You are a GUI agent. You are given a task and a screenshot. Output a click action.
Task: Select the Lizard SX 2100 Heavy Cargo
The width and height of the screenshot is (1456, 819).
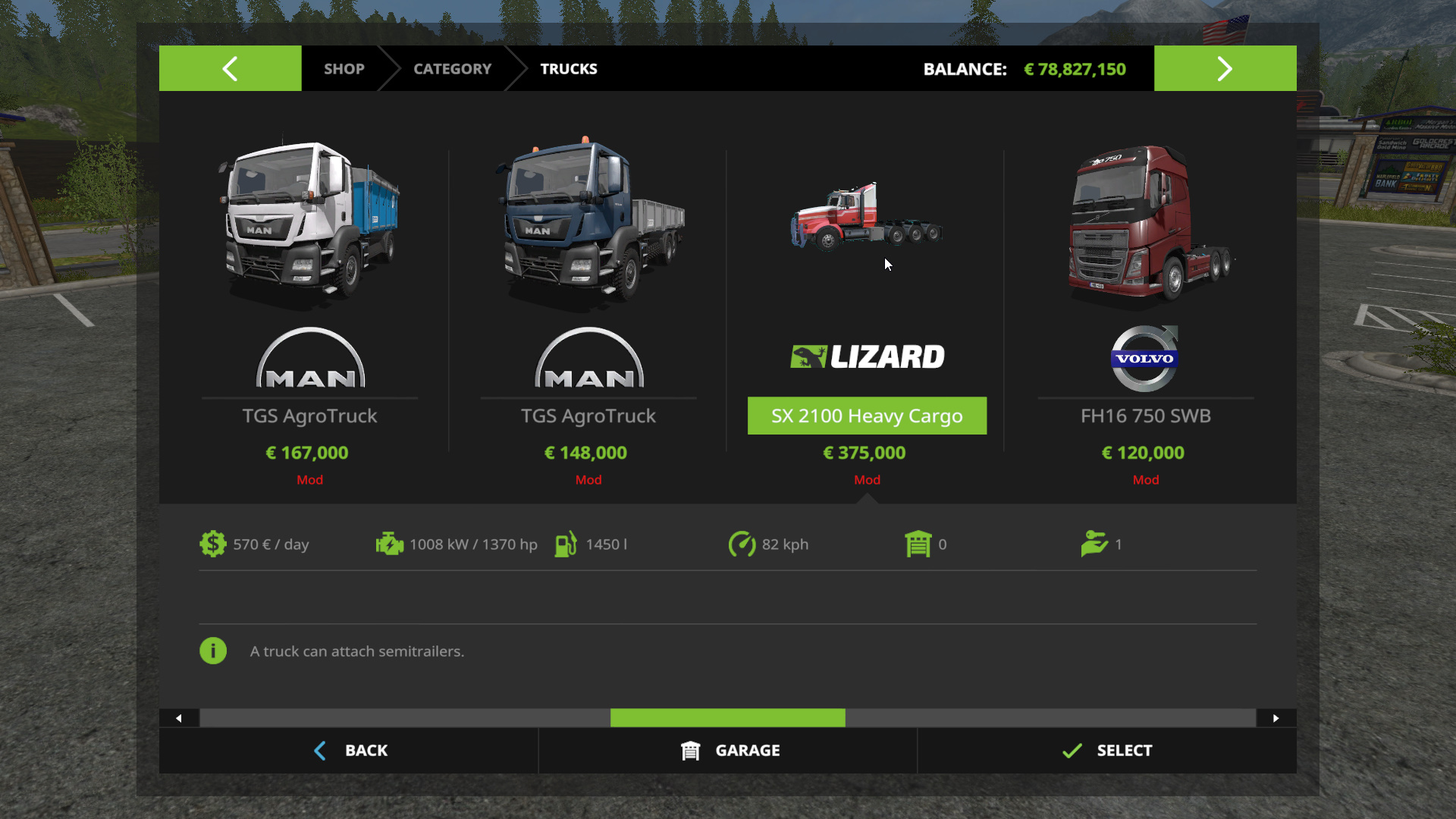pyautogui.click(x=867, y=416)
